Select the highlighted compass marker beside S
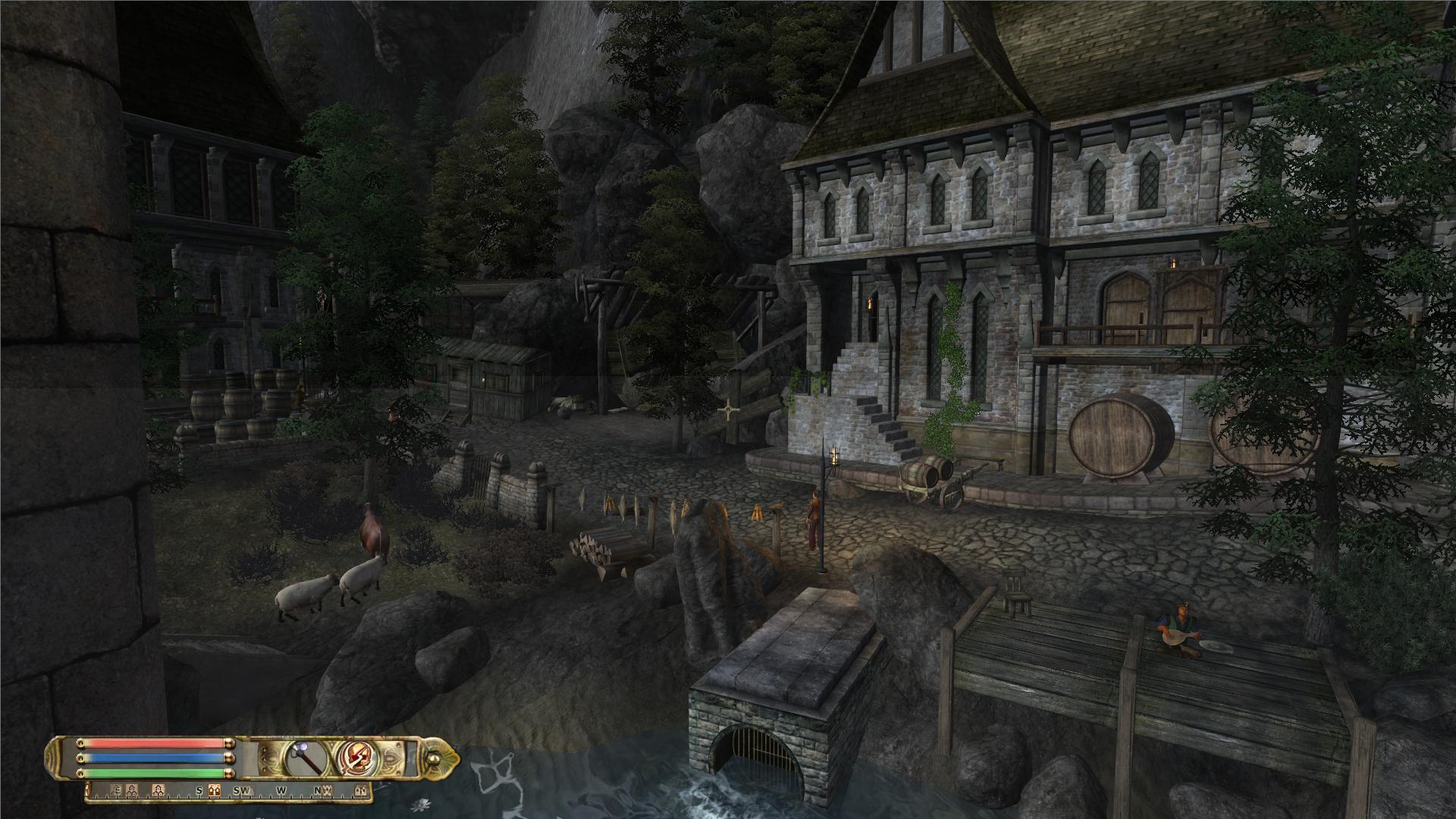 coord(215,791)
